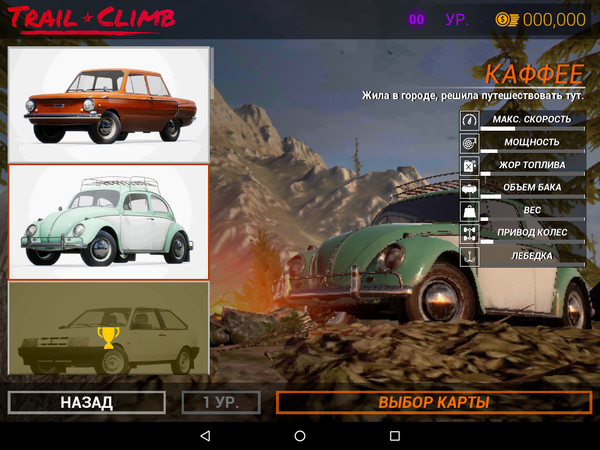The height and width of the screenshot is (450, 600).
Task: Open map selection via ВЫБОР КАРТЫ
Action: [433, 402]
